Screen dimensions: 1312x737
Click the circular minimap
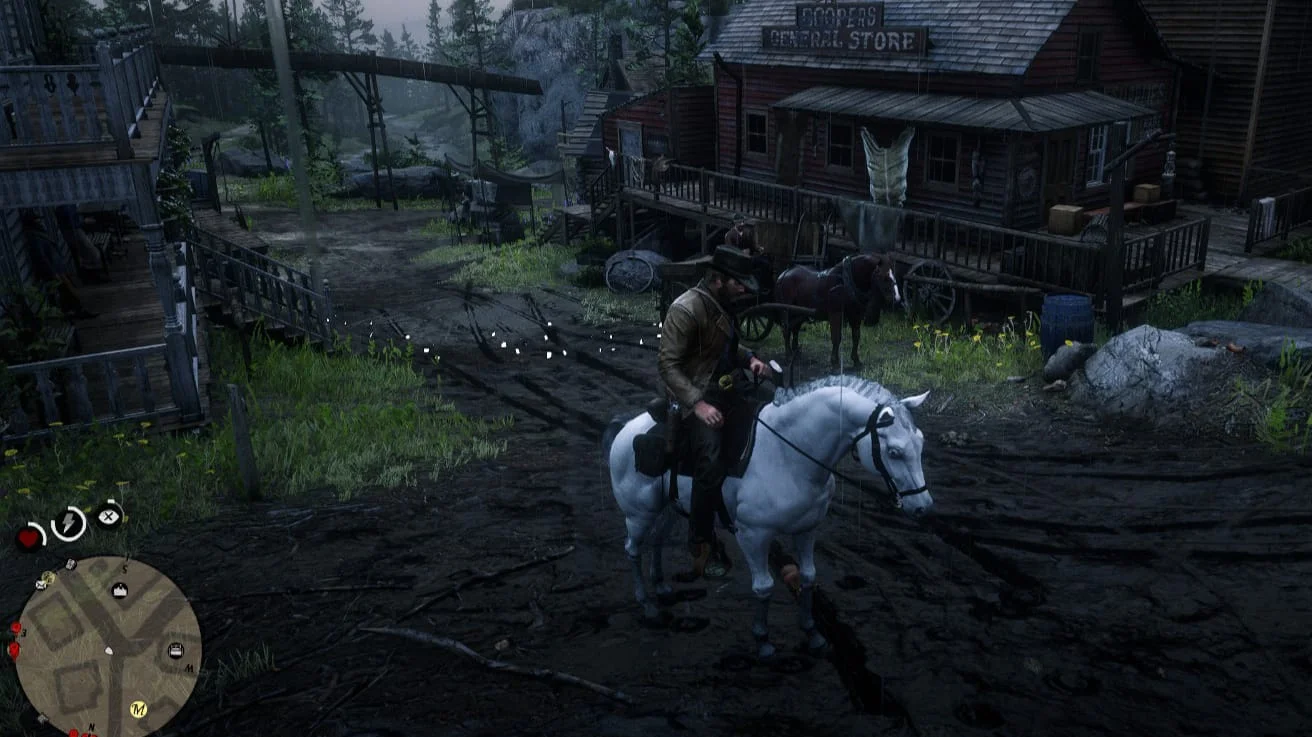(108, 646)
